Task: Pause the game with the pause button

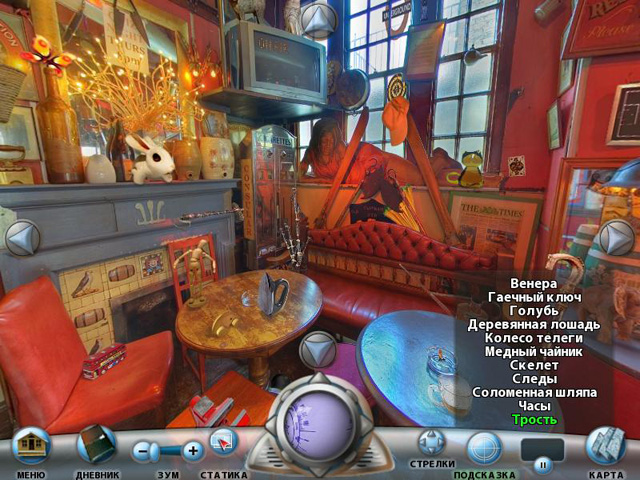Action: click(x=543, y=464)
